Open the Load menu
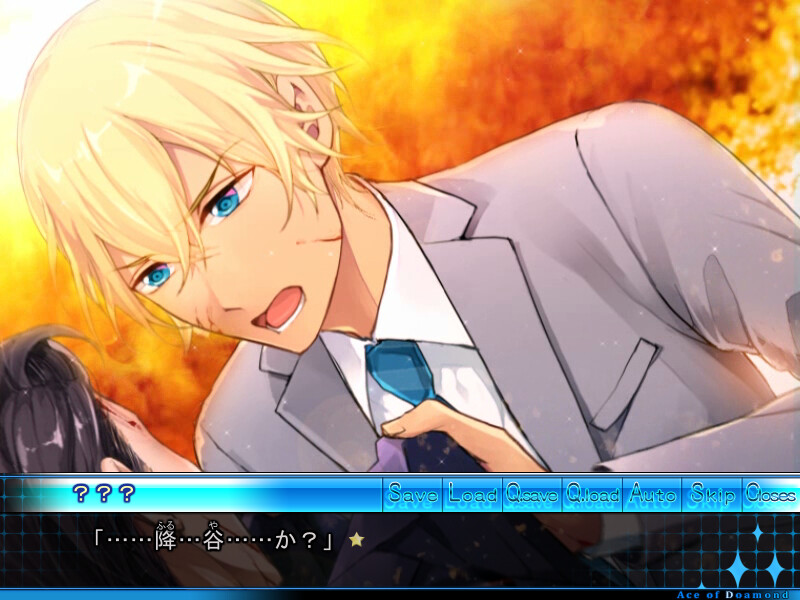Viewport: 800px width, 600px height. [473, 493]
